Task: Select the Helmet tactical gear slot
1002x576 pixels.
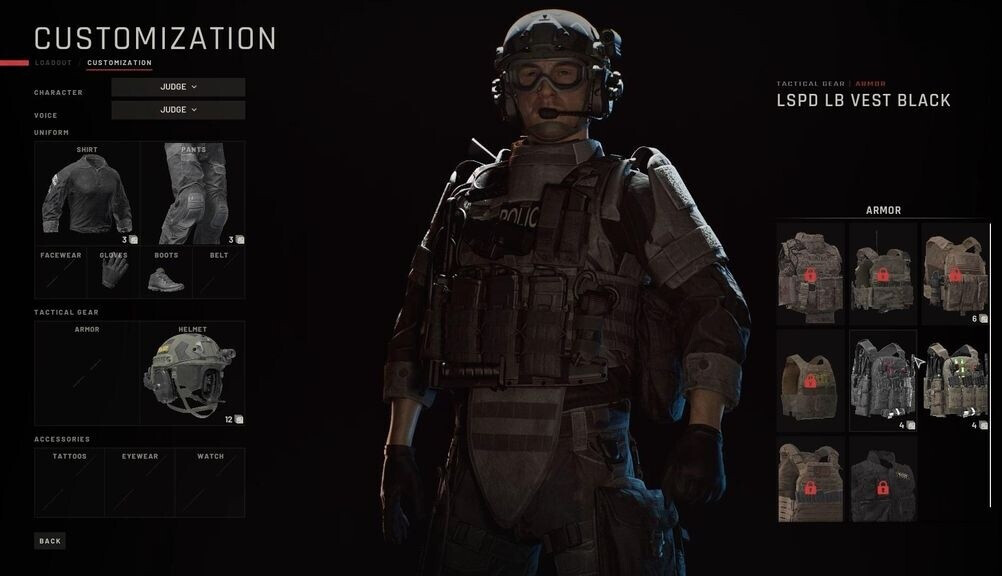Action: [192, 372]
